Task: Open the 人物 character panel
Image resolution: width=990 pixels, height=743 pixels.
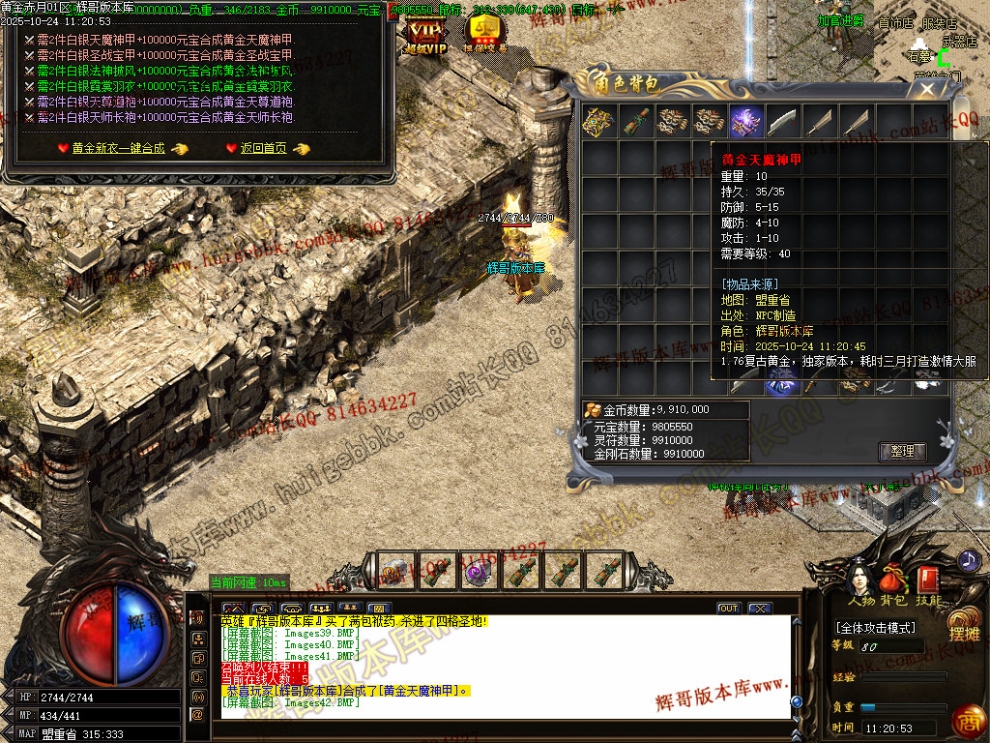Action: click(x=860, y=583)
